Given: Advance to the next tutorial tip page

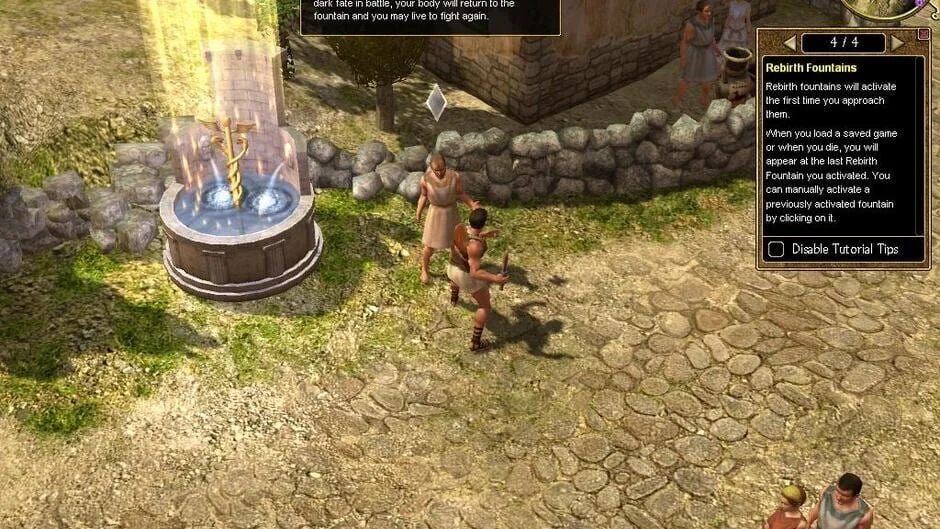Looking at the screenshot, I should click(x=897, y=43).
